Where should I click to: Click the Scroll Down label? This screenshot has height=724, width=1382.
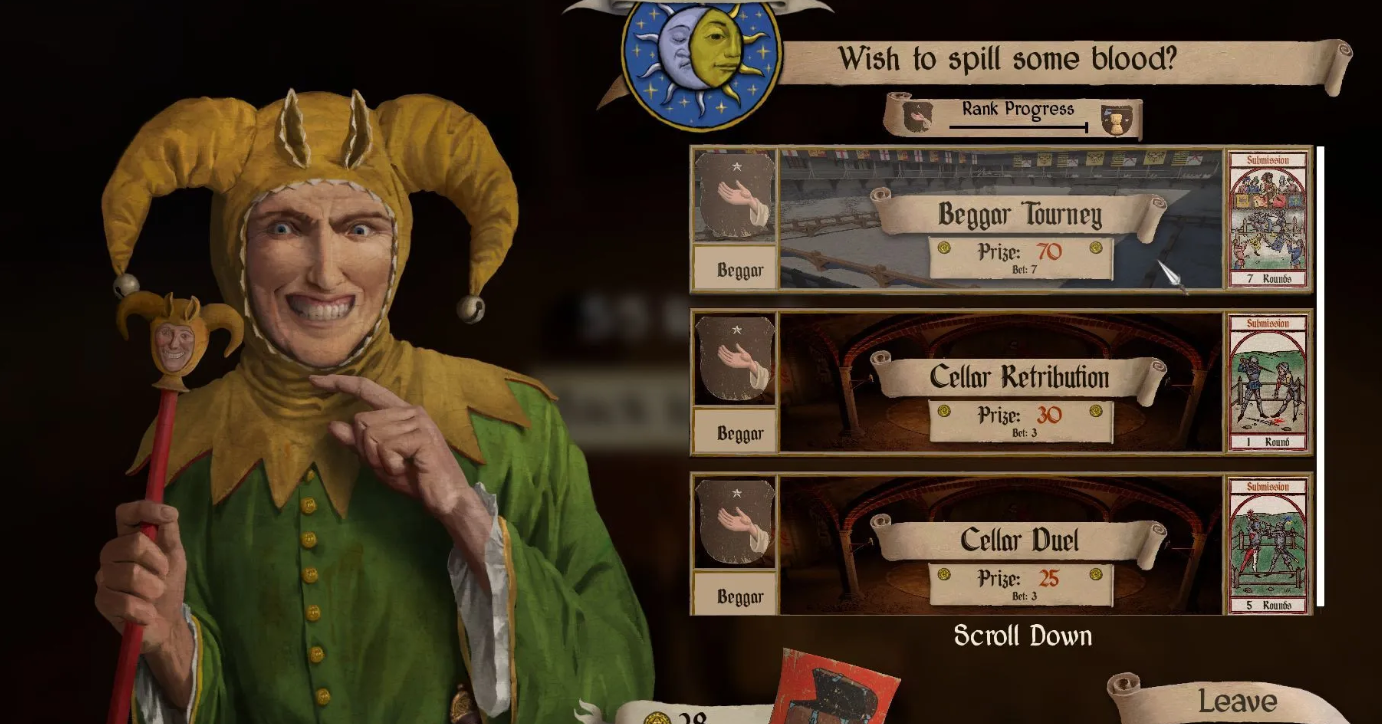point(1022,636)
